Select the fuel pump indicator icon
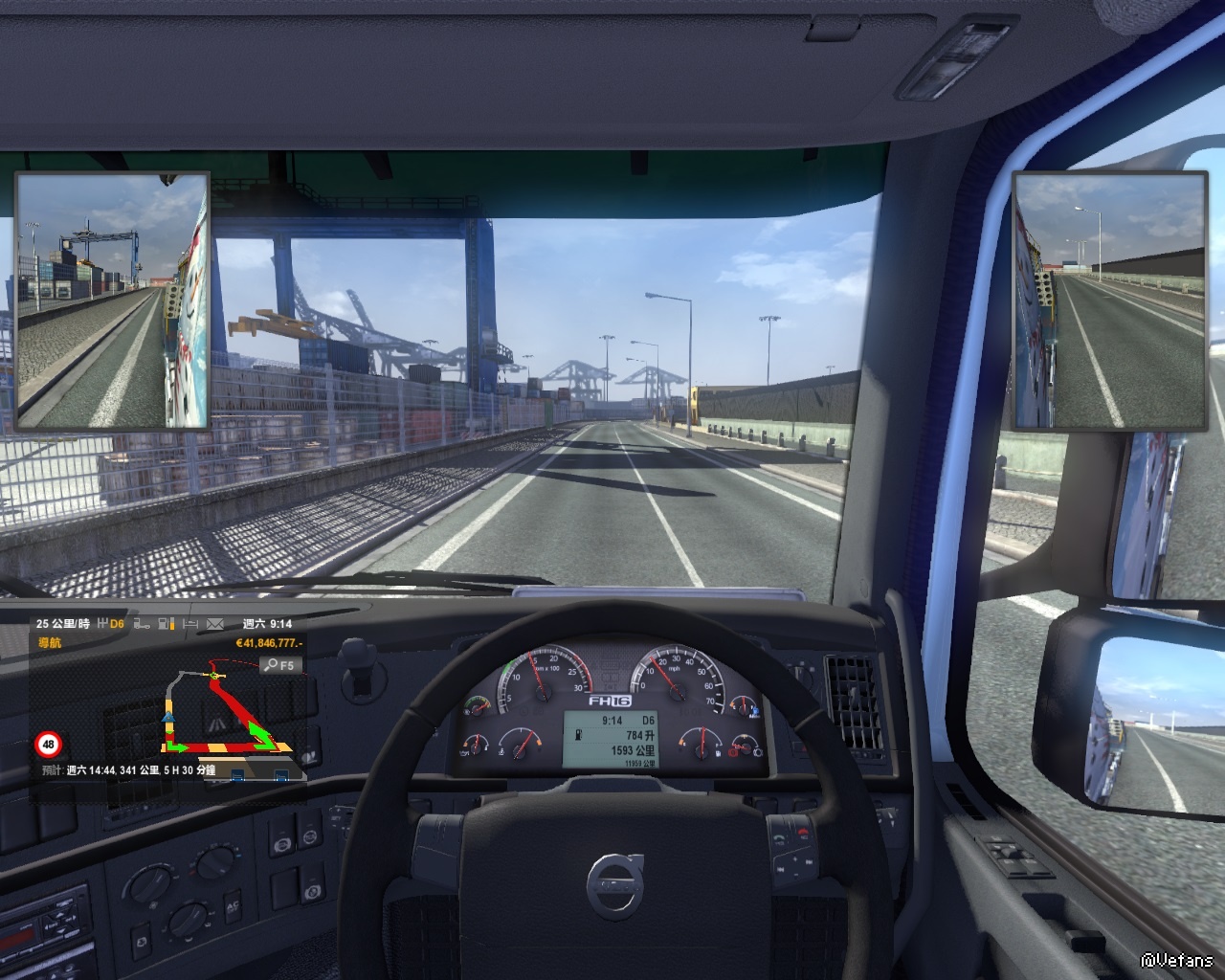This screenshot has height=980, width=1225. 166,624
